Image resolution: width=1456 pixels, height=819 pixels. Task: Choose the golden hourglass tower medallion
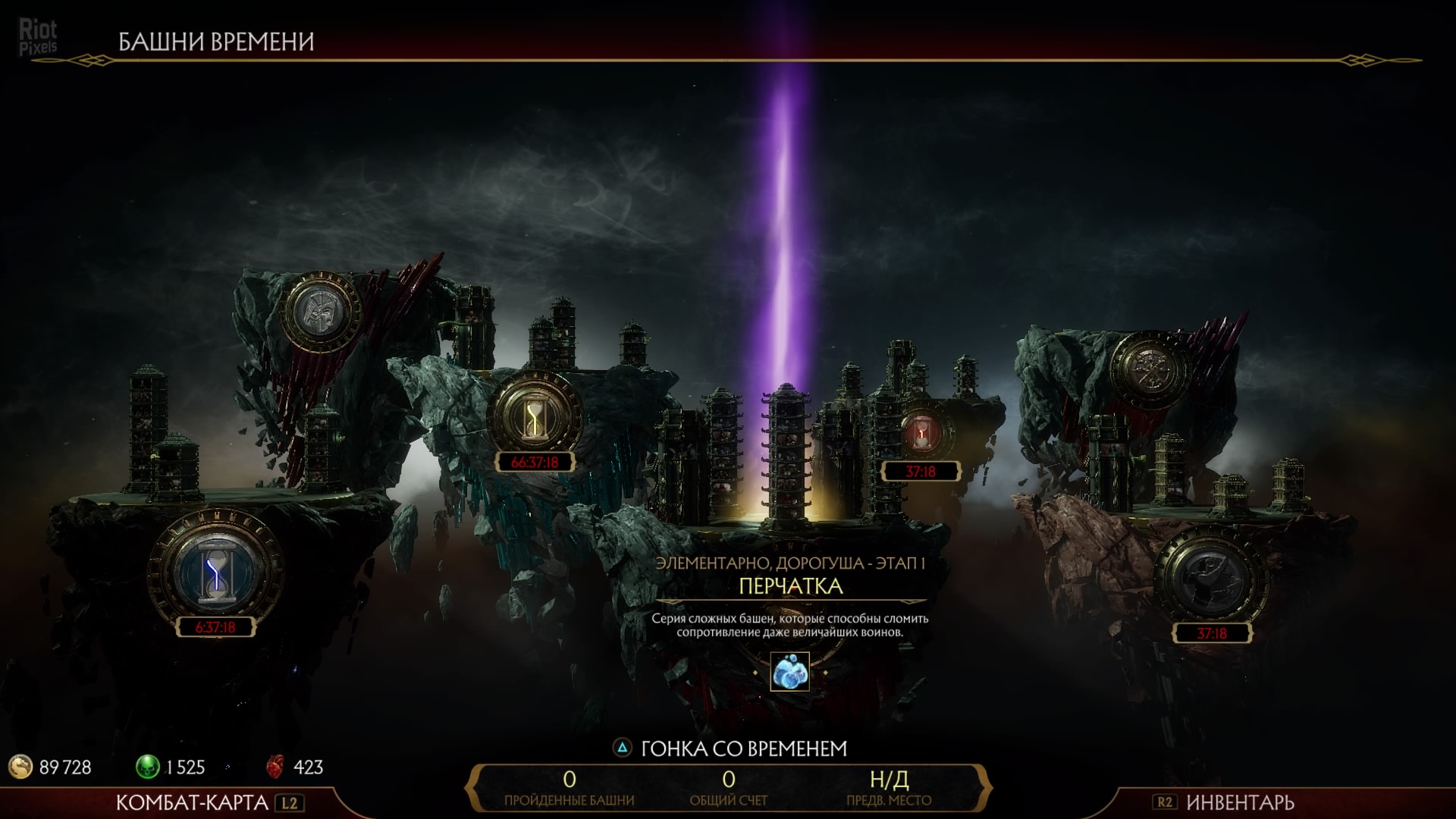coord(535,416)
